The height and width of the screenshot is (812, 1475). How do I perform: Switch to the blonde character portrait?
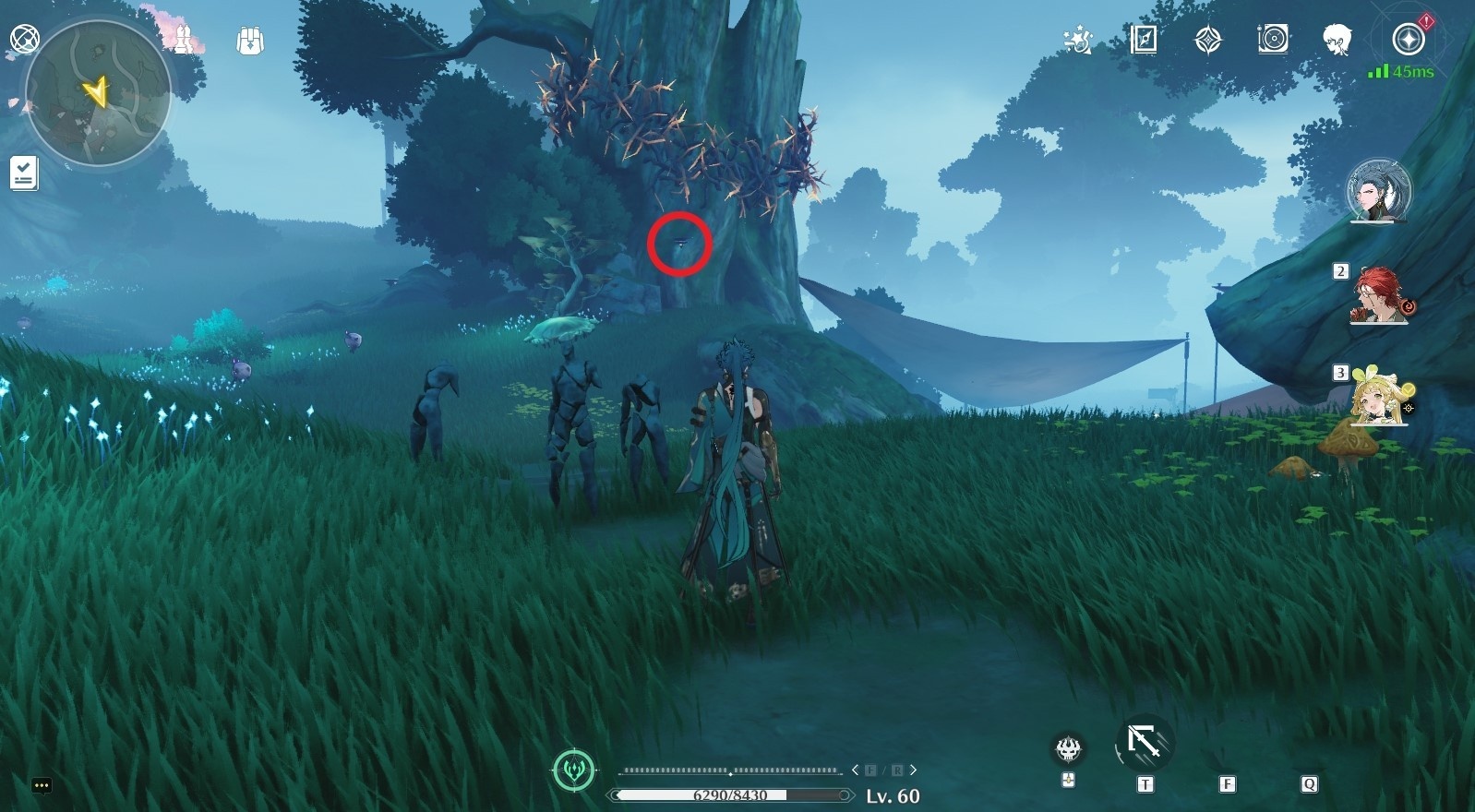click(1379, 399)
